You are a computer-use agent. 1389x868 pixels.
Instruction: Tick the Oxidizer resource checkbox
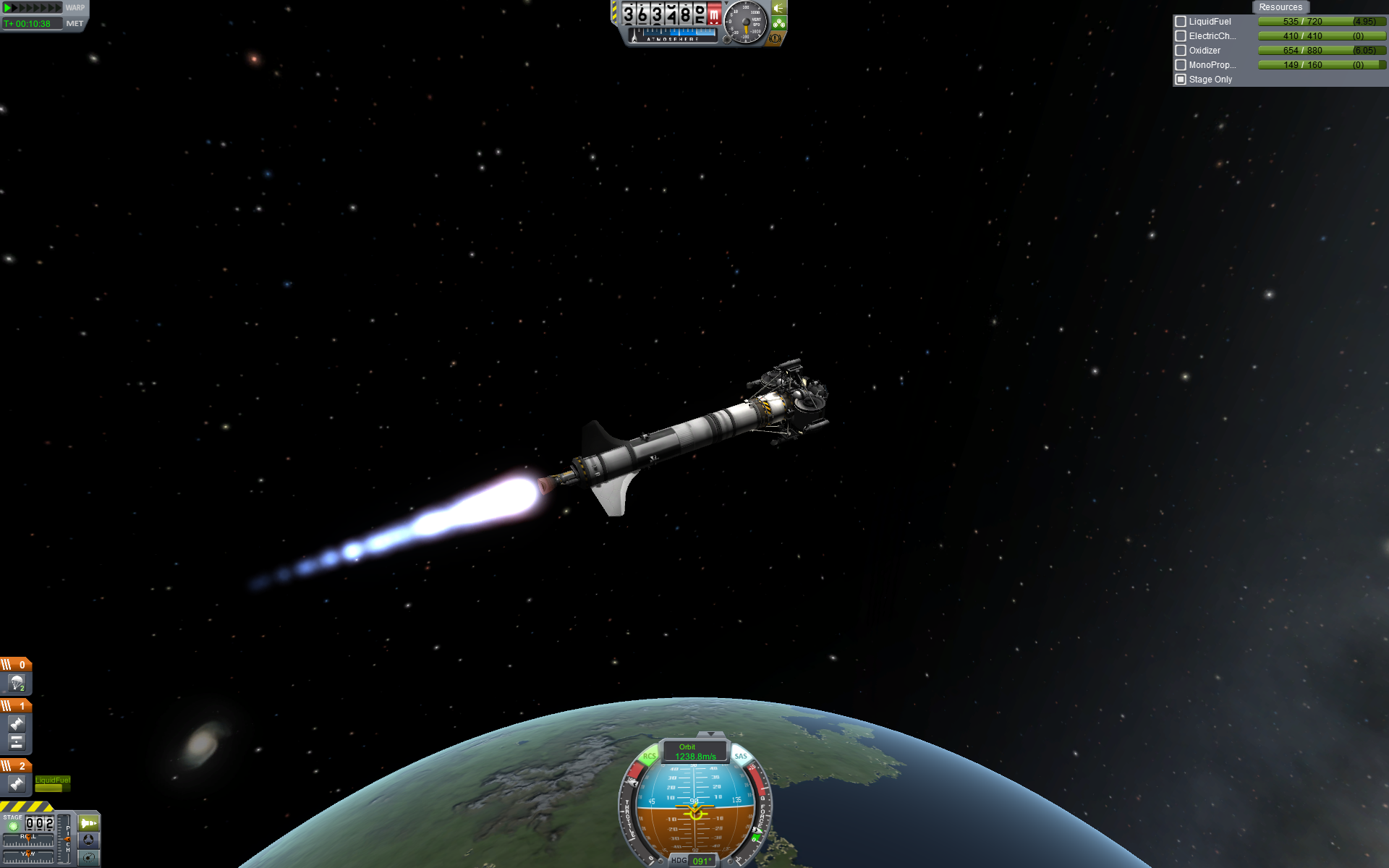tap(1181, 51)
